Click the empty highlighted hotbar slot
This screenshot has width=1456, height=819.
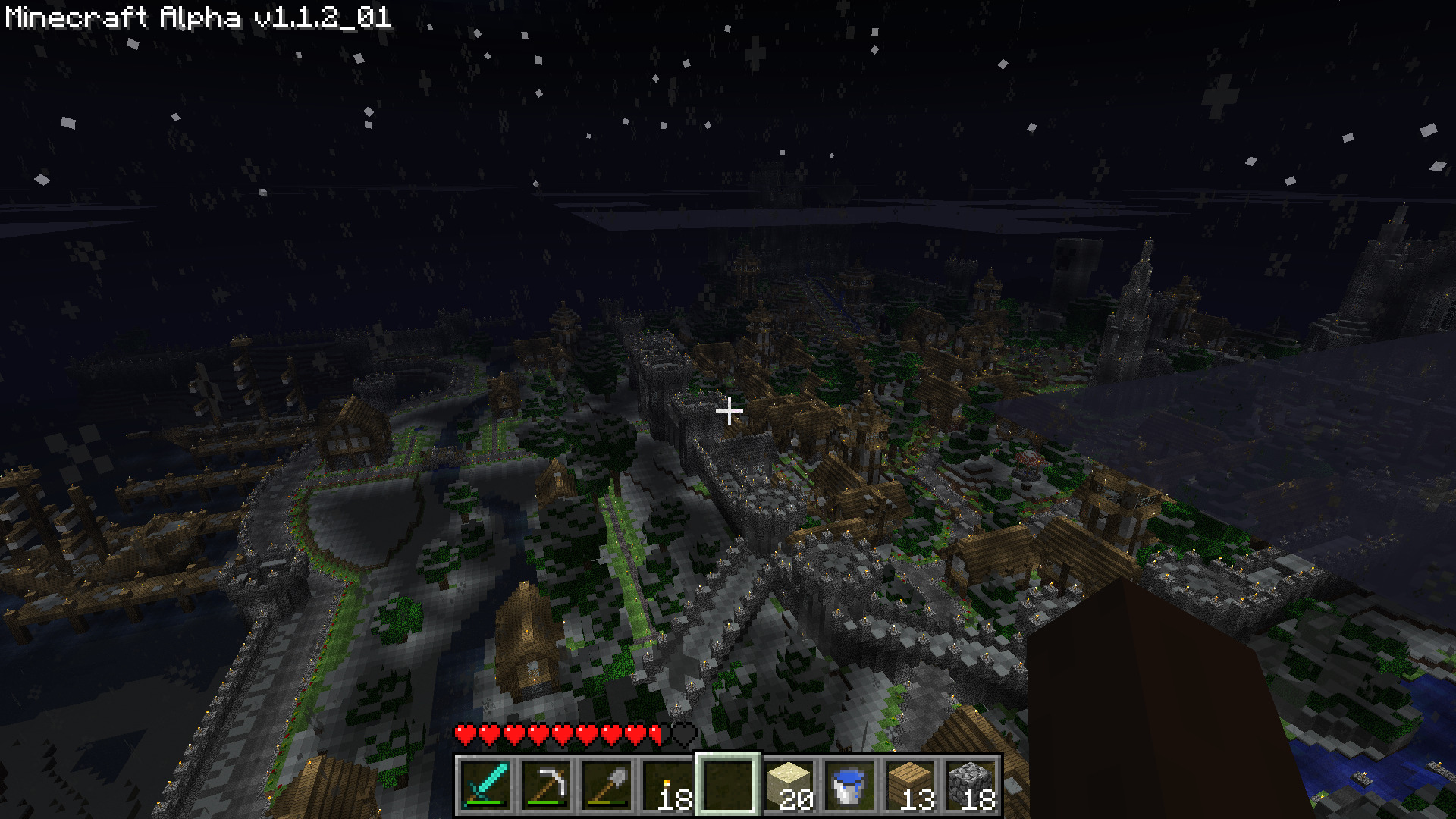point(728,786)
